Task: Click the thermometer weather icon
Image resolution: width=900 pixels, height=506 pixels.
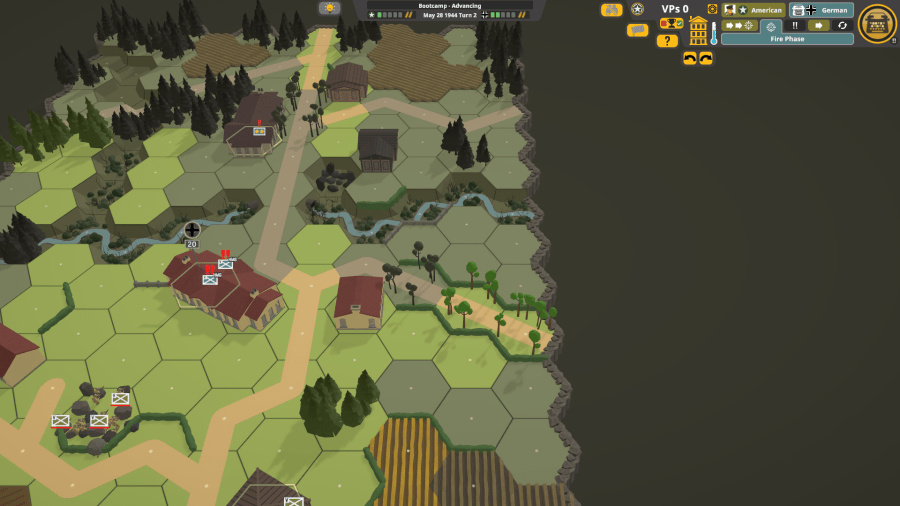Action: tap(714, 33)
